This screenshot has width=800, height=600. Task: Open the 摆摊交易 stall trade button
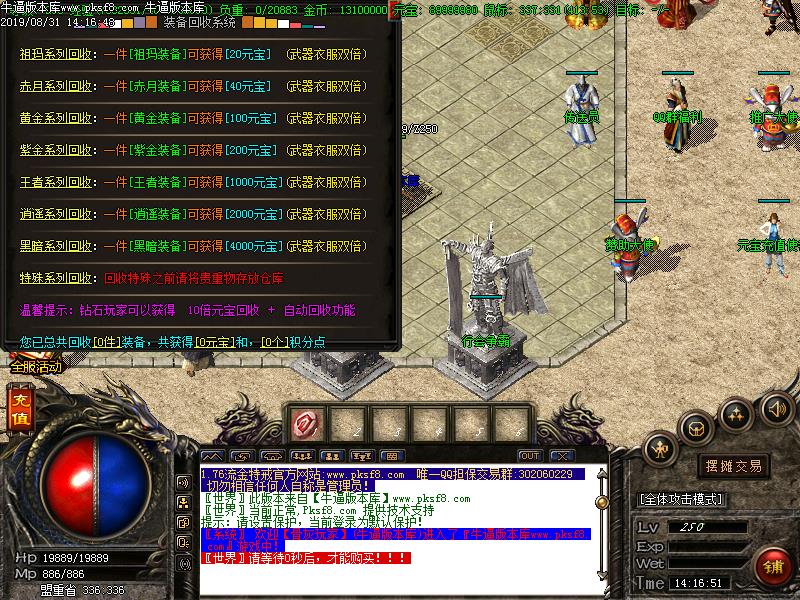pos(733,466)
